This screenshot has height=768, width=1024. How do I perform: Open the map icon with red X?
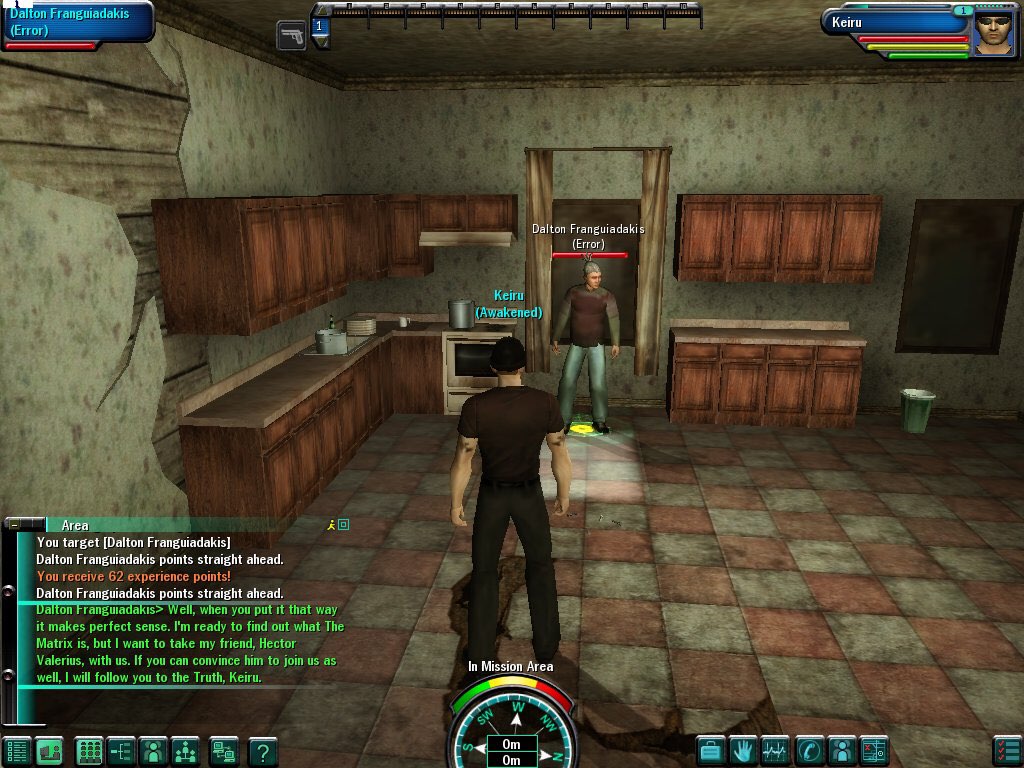tap(874, 750)
